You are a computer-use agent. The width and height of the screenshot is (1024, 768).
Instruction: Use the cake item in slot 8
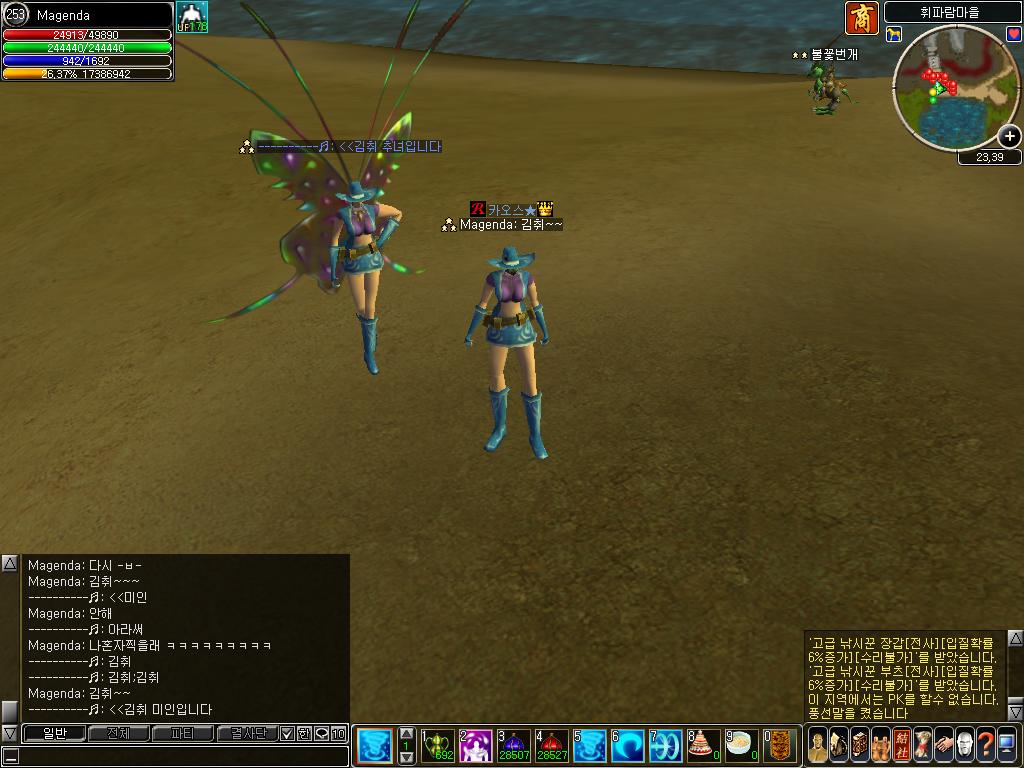(x=704, y=745)
